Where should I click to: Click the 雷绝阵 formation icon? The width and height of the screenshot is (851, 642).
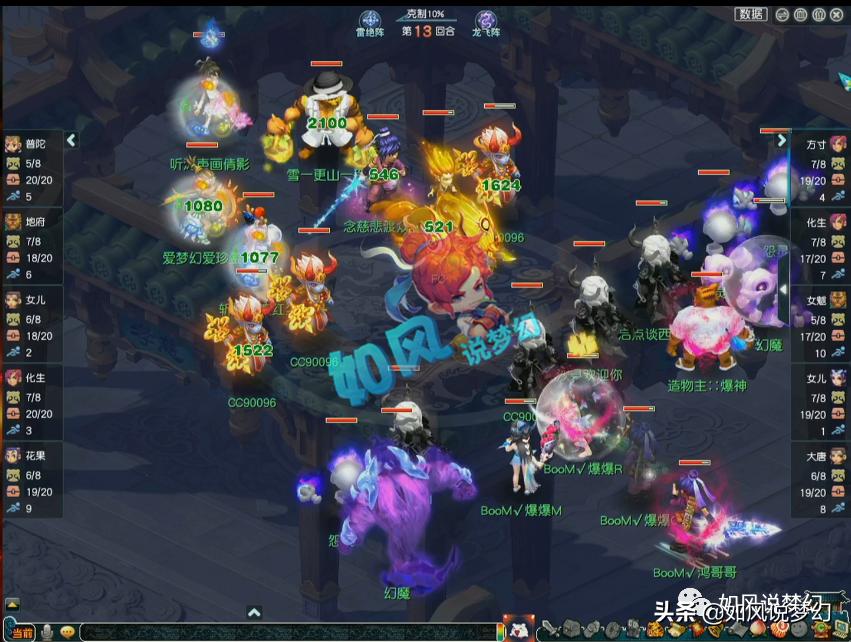click(371, 22)
